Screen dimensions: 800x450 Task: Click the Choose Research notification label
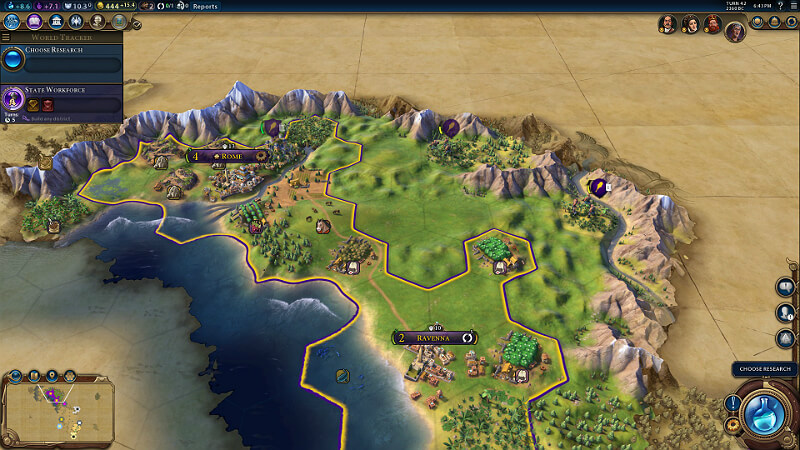coord(764,369)
